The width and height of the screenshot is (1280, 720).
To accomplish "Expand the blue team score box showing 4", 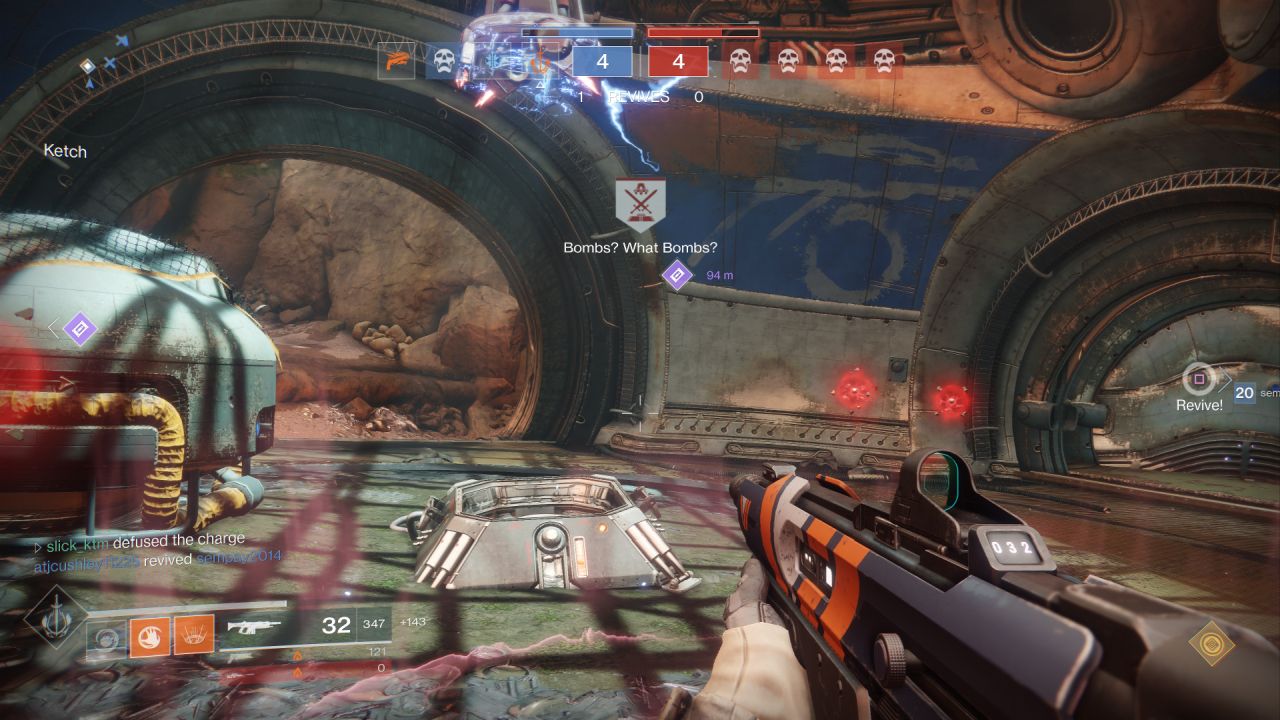I will pyautogui.click(x=601, y=61).
